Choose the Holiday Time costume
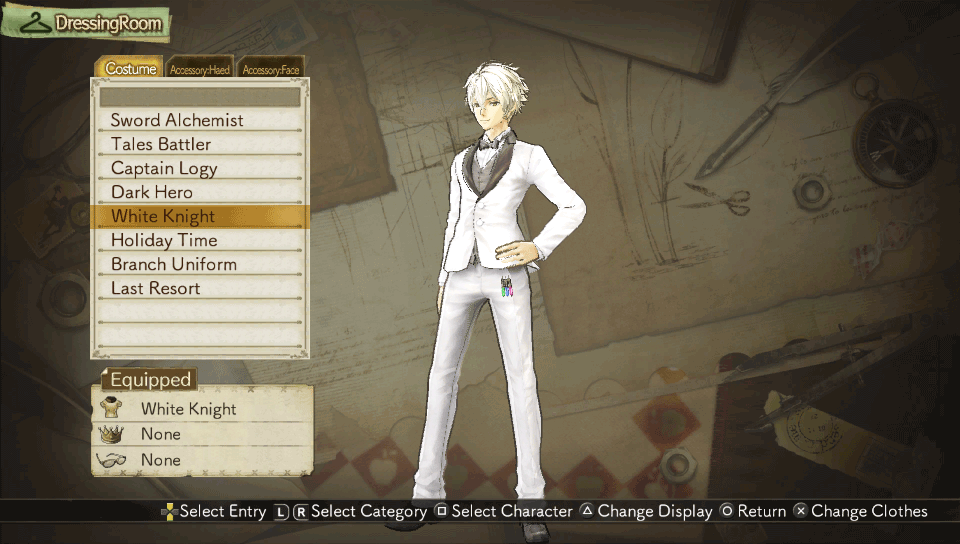The height and width of the screenshot is (544, 960). 200,240
